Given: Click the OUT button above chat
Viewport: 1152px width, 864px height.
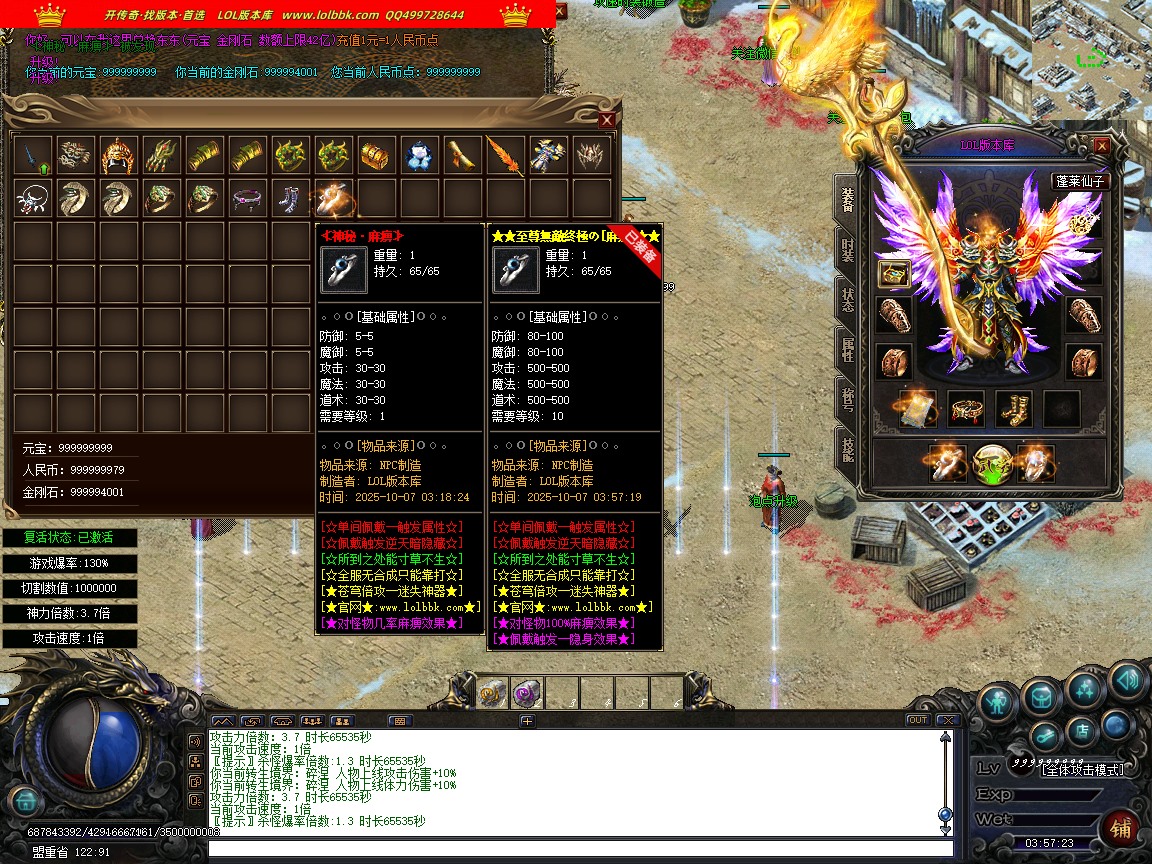Looking at the screenshot, I should [x=917, y=720].
